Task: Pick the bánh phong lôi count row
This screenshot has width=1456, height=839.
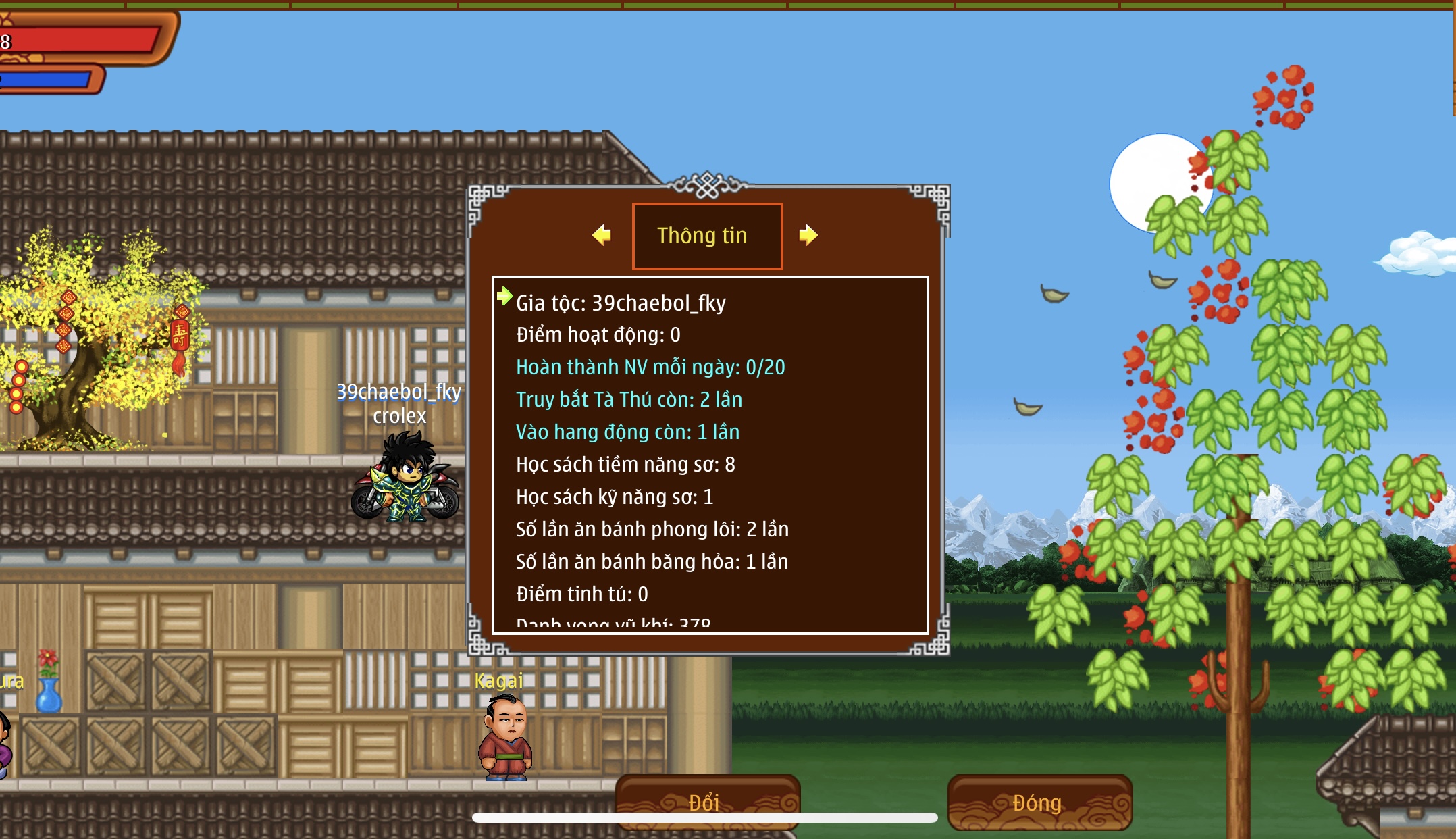Action: [x=652, y=530]
